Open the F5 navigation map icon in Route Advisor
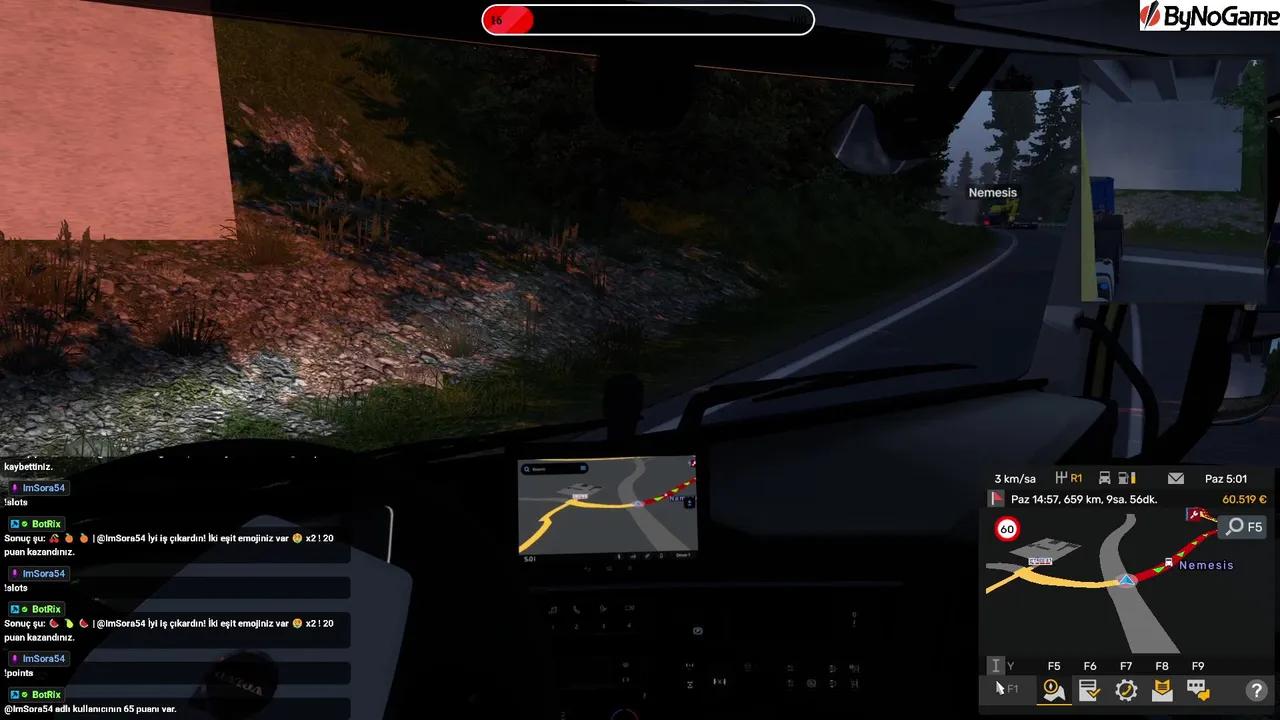The height and width of the screenshot is (720, 1280). click(1051, 689)
